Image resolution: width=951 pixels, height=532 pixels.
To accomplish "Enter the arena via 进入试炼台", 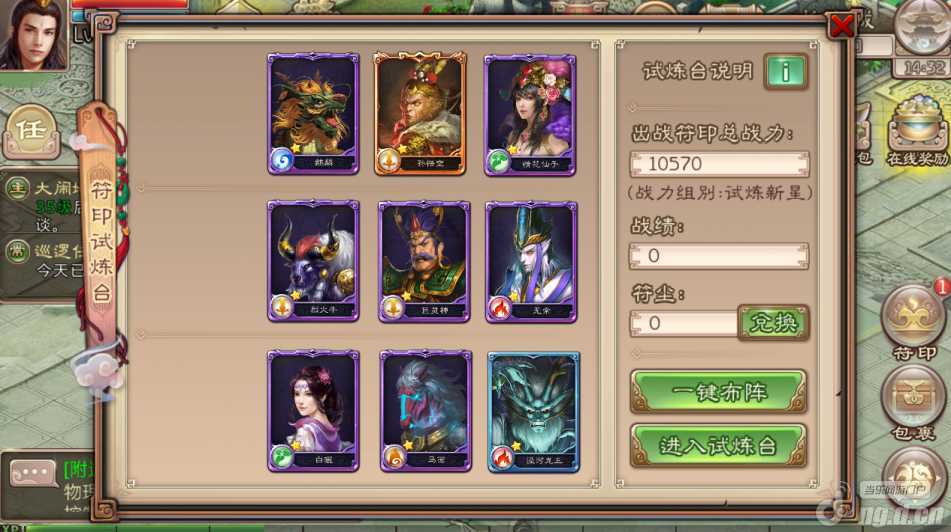I will [x=718, y=445].
